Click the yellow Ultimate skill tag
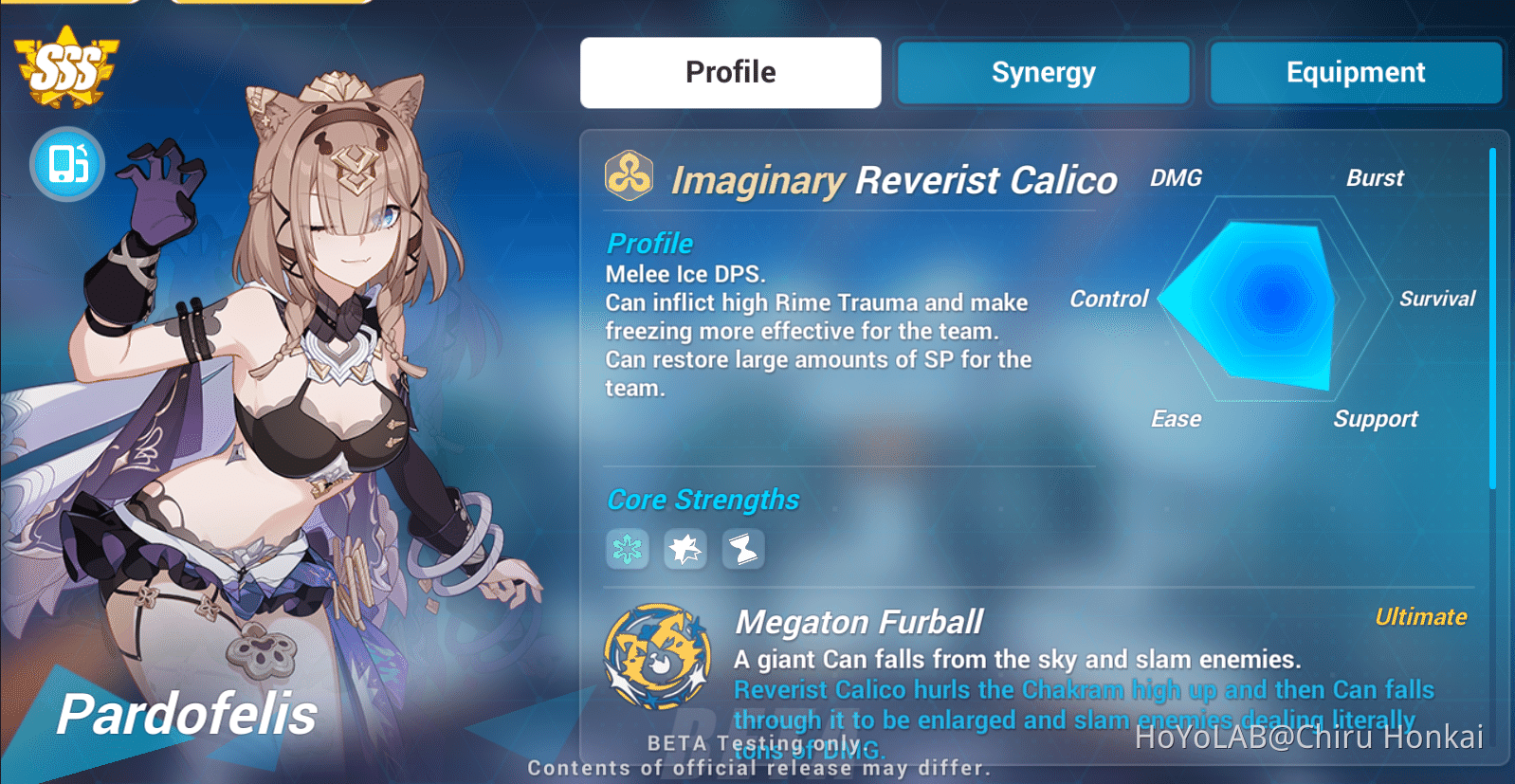 [1421, 616]
